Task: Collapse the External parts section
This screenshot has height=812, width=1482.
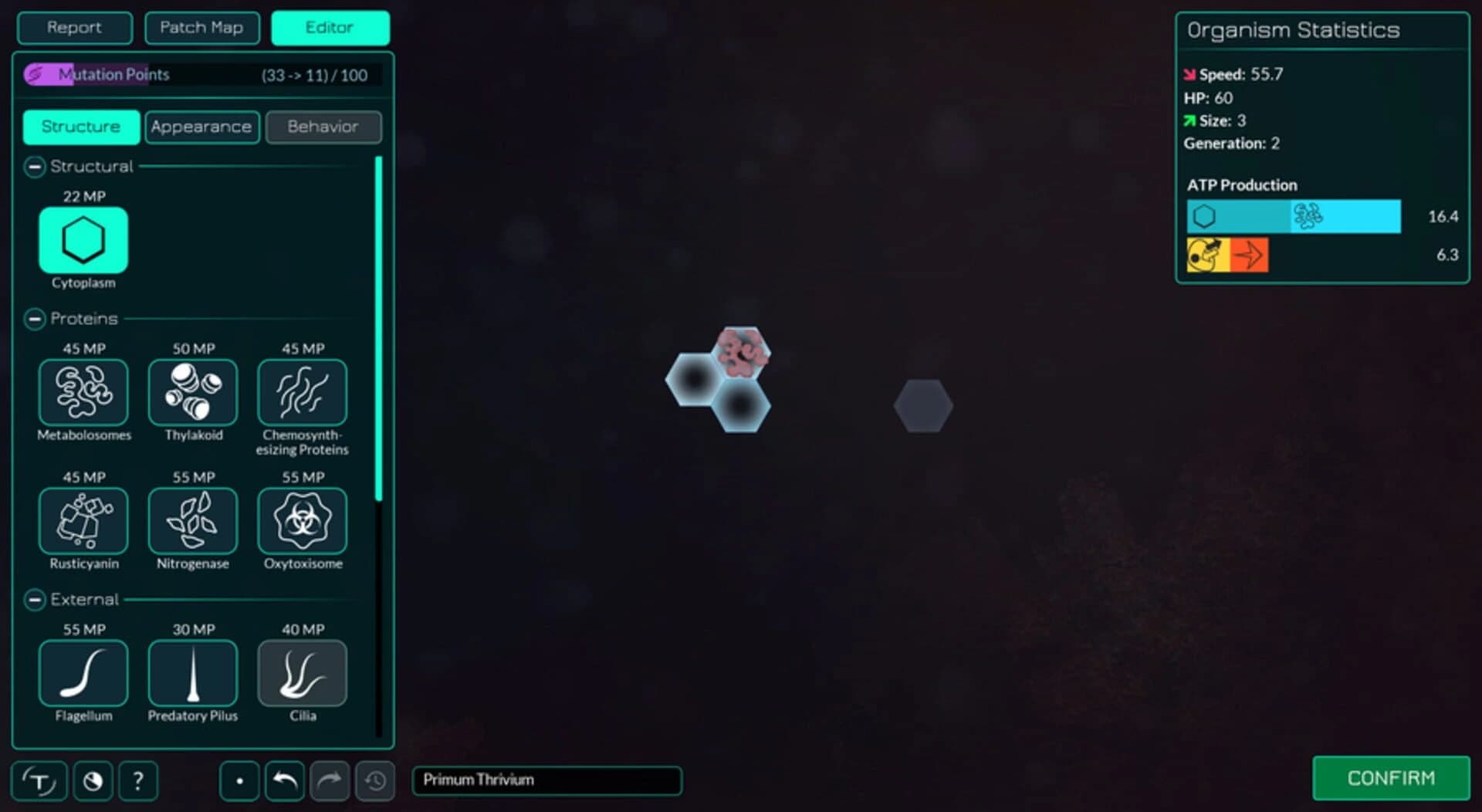Action: point(33,599)
